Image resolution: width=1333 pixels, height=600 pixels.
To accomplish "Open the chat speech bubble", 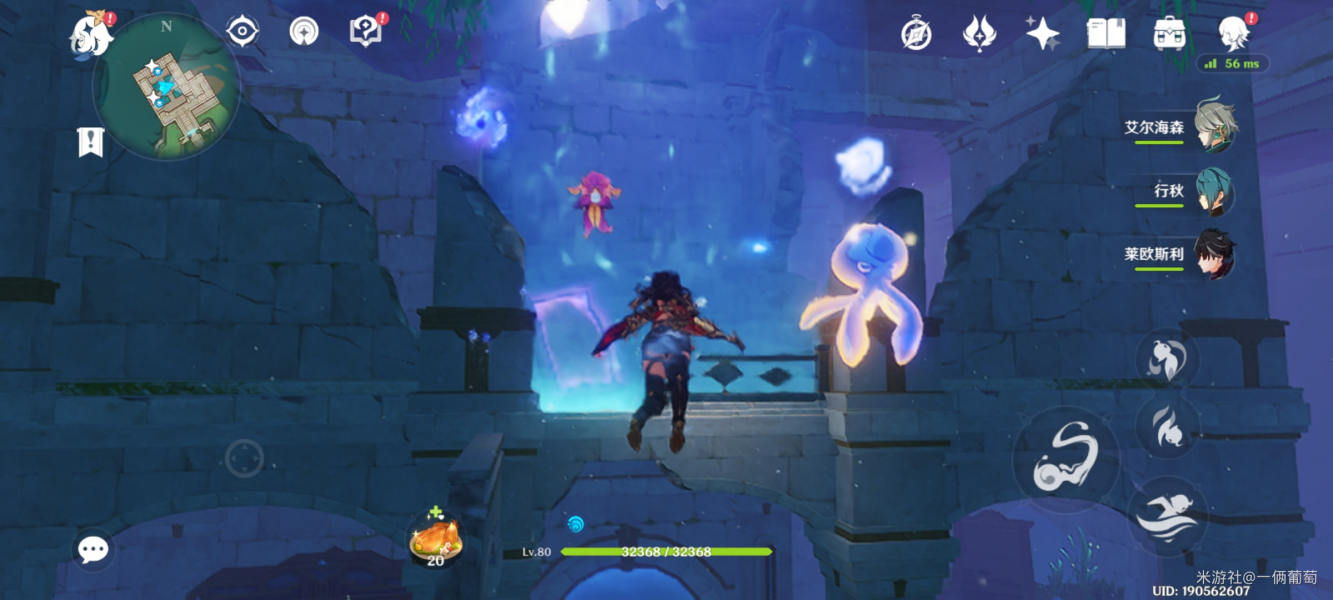I will [x=94, y=548].
